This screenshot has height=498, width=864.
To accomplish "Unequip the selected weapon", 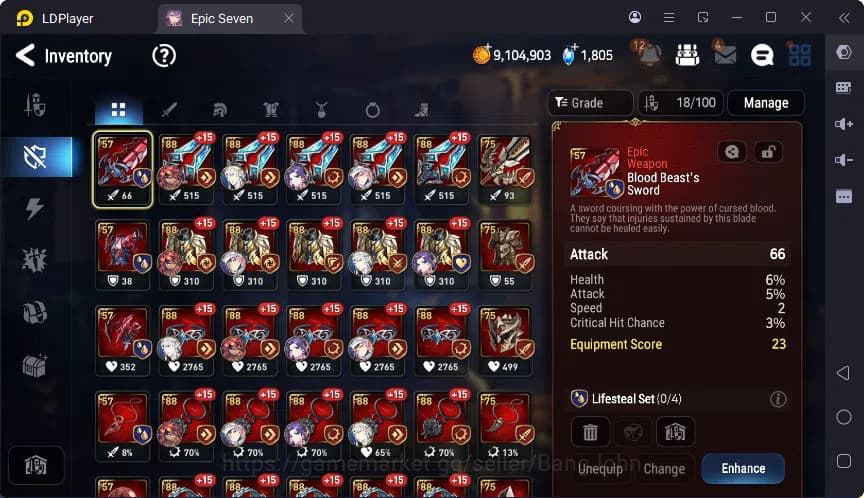I will (x=600, y=468).
